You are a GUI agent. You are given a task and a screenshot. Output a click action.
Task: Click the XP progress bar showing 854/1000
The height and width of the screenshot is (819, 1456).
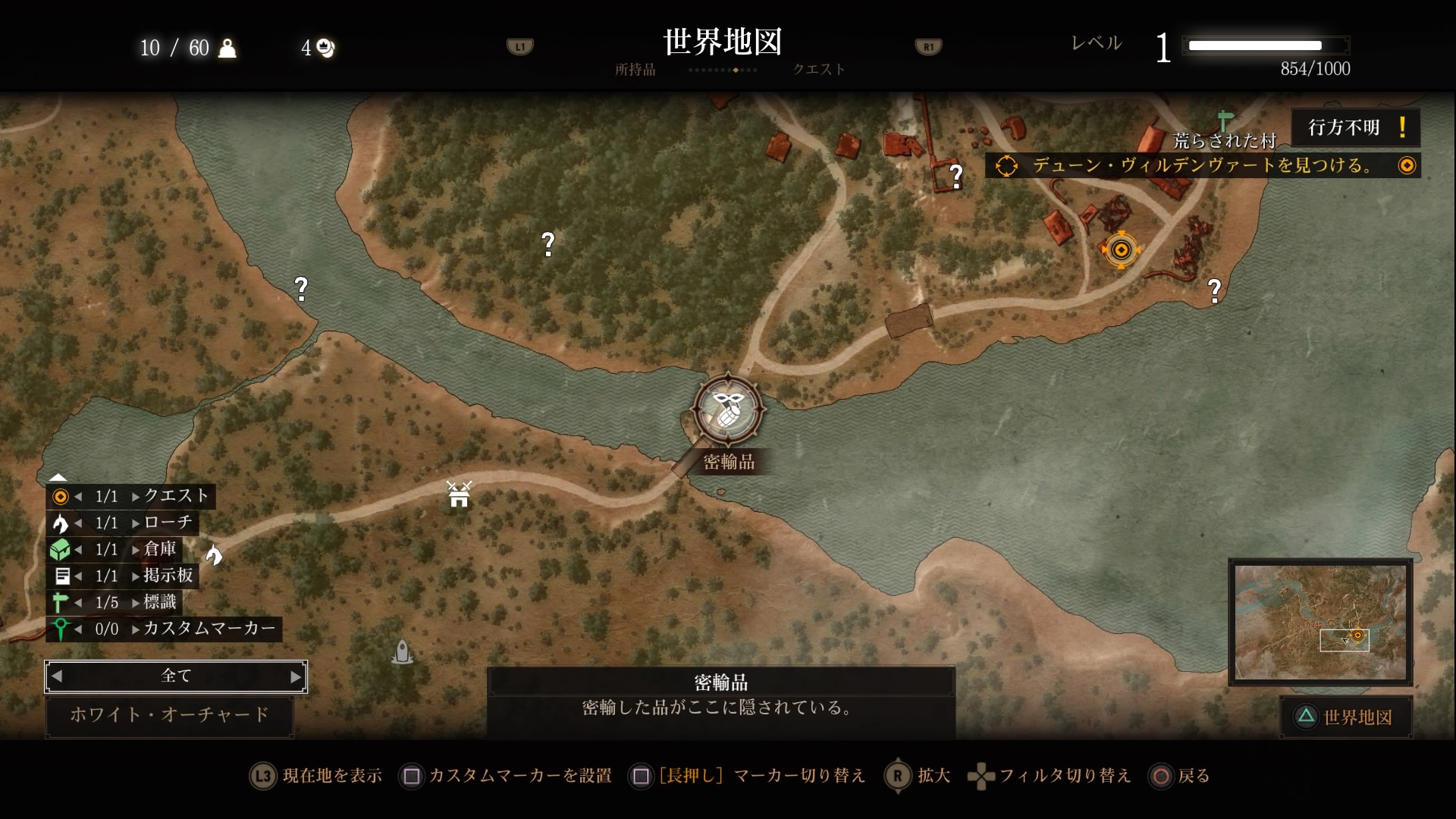point(1265,45)
